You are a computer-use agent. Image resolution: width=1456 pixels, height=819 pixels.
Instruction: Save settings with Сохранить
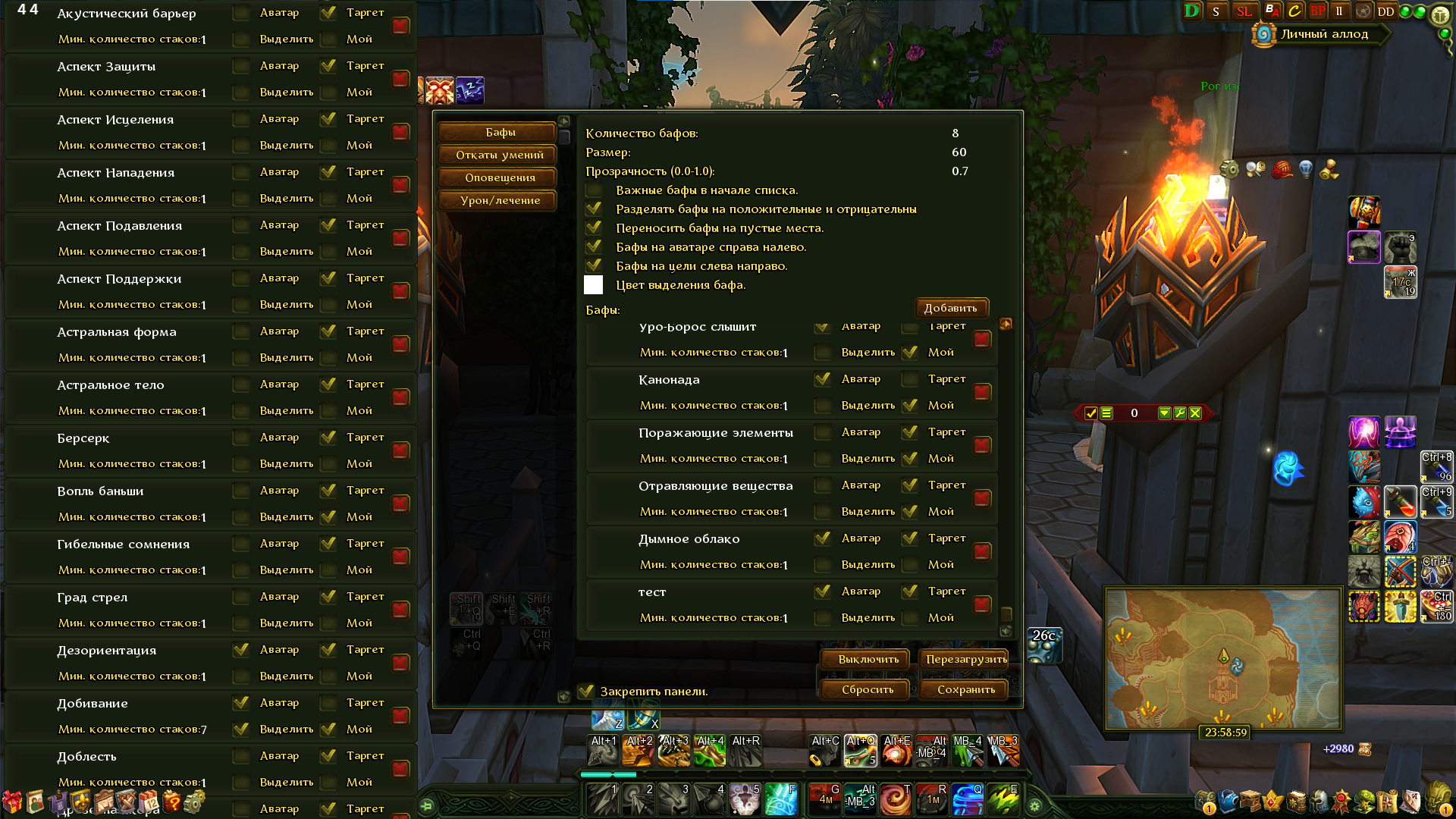coord(965,690)
